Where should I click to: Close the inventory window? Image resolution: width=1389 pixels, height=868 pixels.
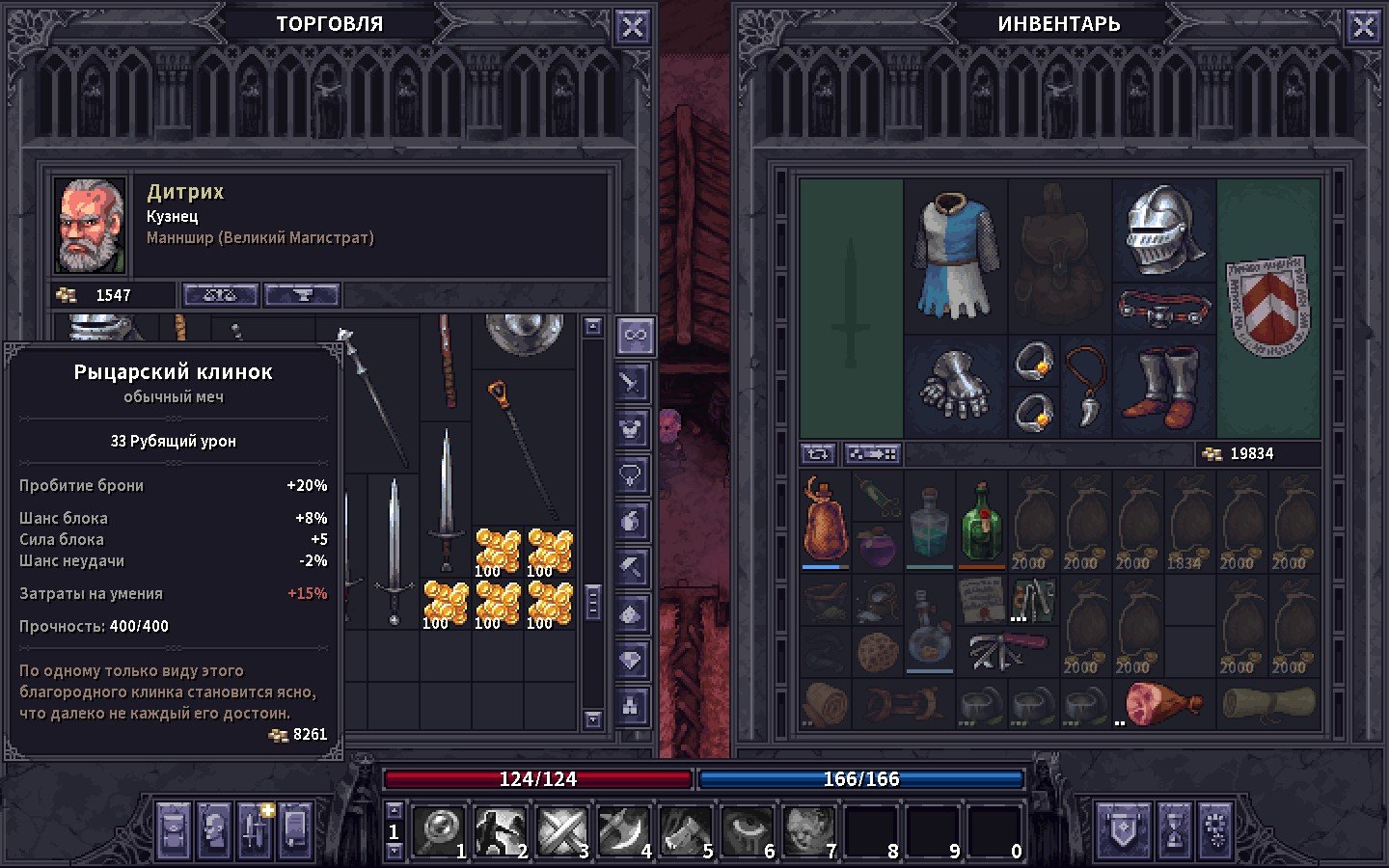1363,27
